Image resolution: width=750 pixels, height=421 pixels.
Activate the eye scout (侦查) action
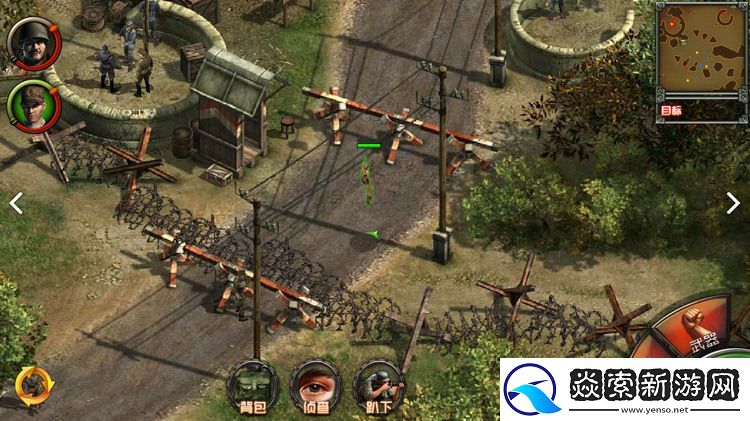(x=315, y=385)
